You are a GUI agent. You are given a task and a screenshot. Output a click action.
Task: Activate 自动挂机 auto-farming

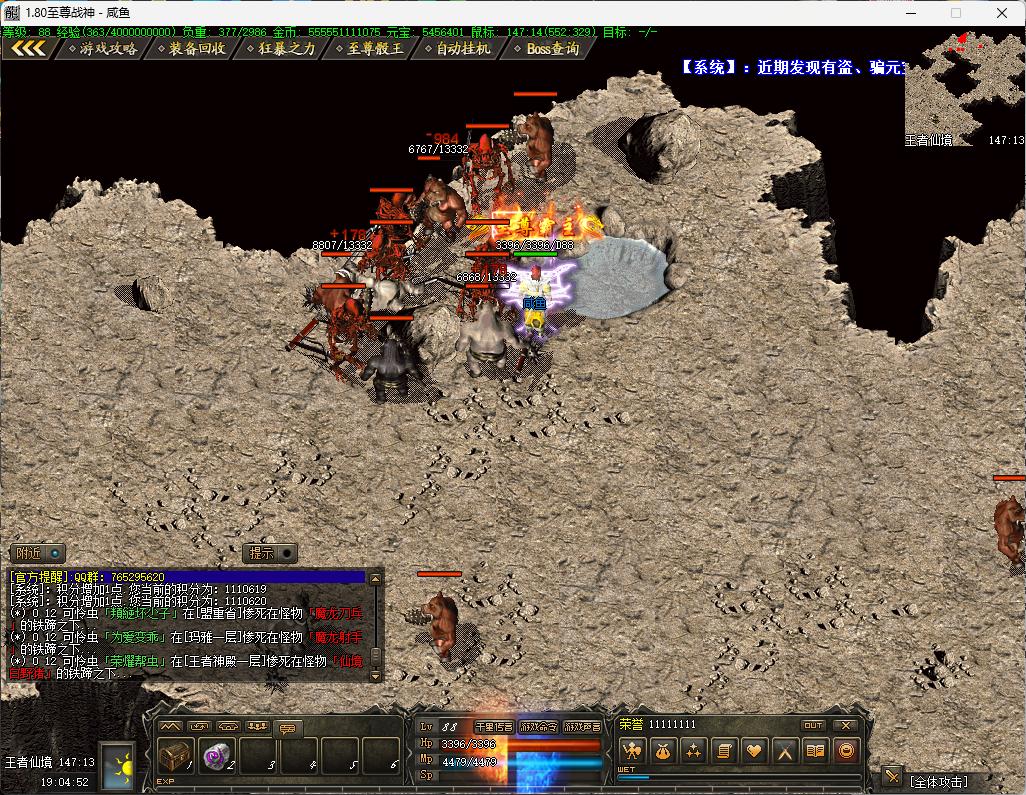pyautogui.click(x=460, y=48)
